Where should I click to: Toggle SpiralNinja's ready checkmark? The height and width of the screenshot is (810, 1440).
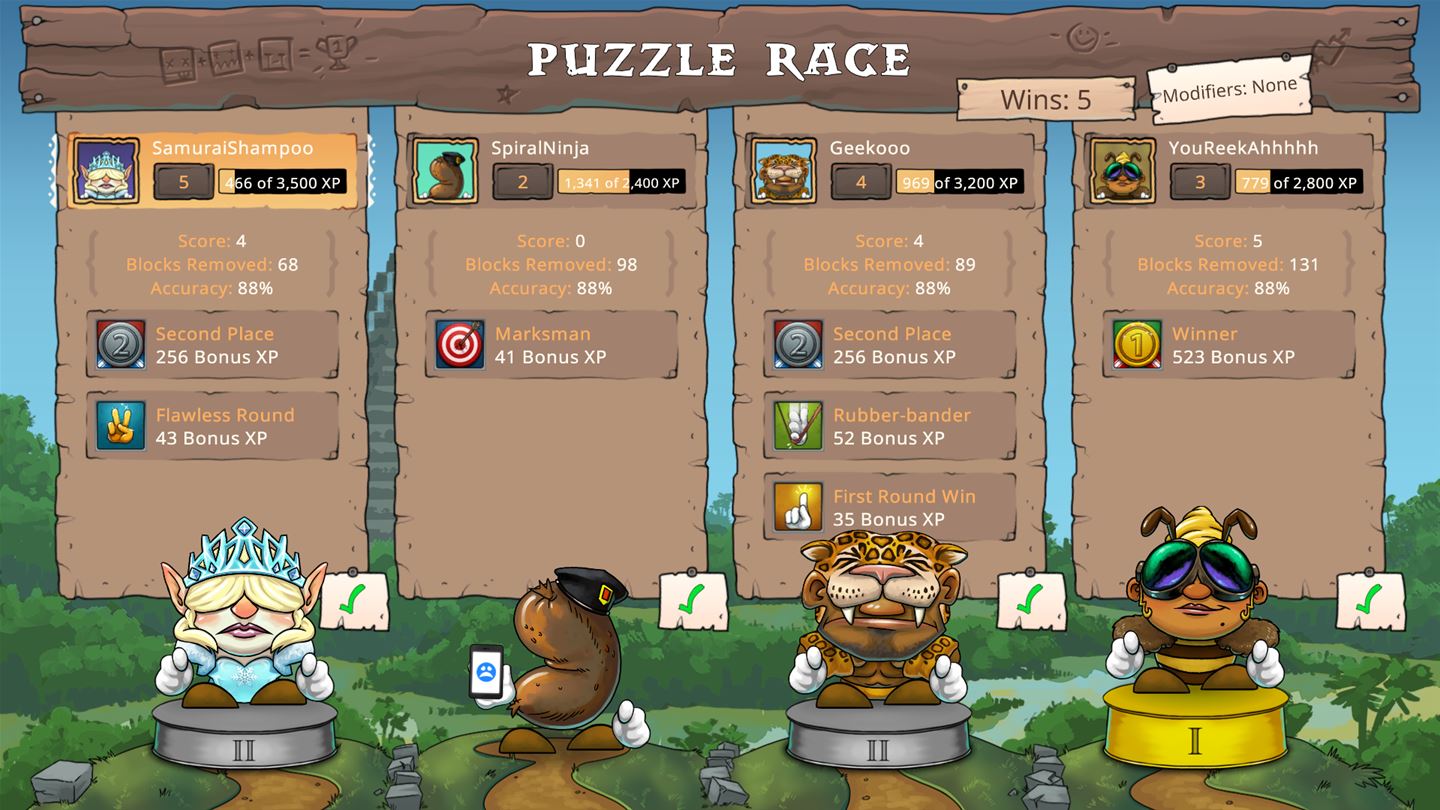pyautogui.click(x=693, y=602)
